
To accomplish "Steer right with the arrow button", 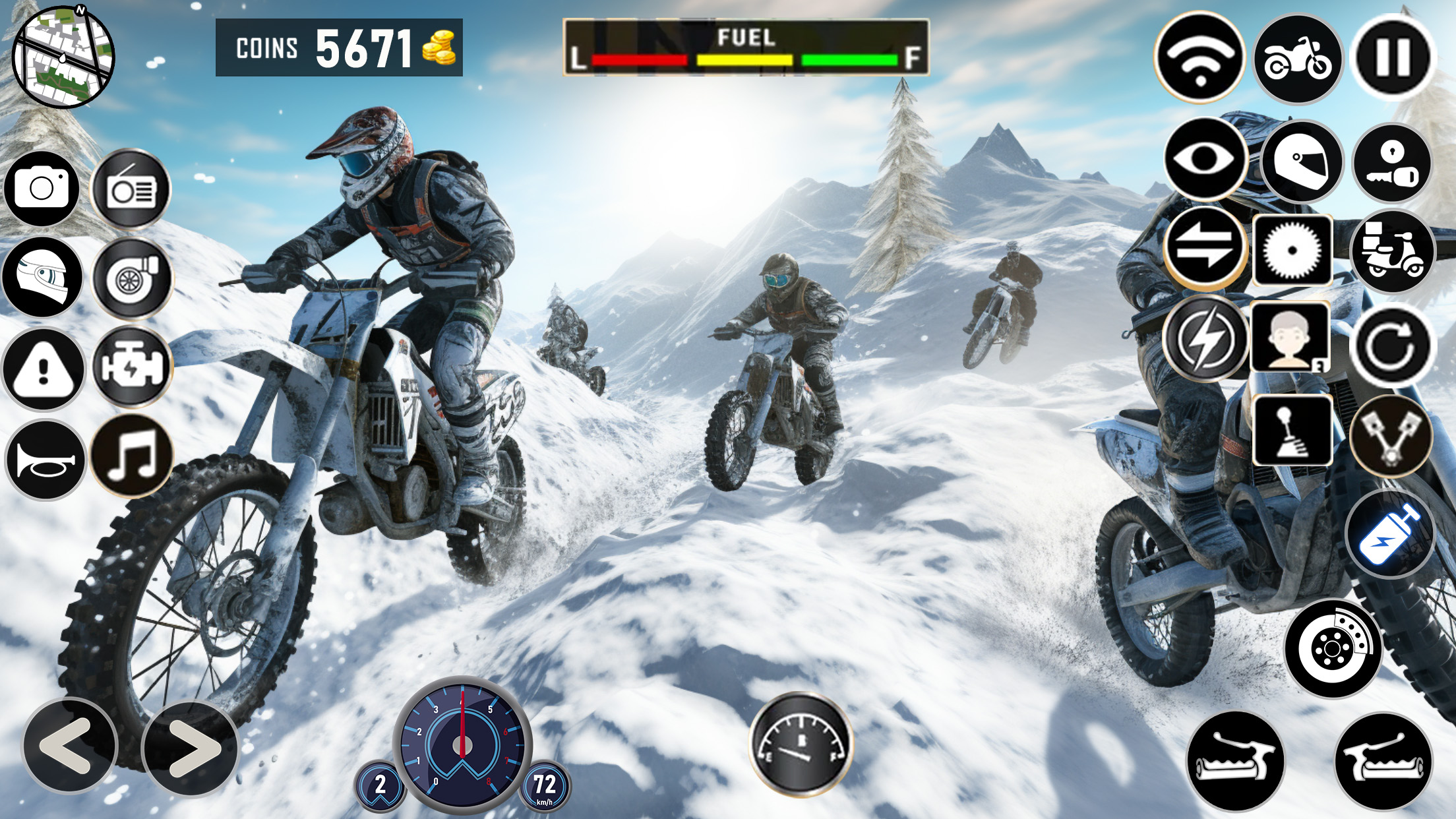I will [x=190, y=749].
